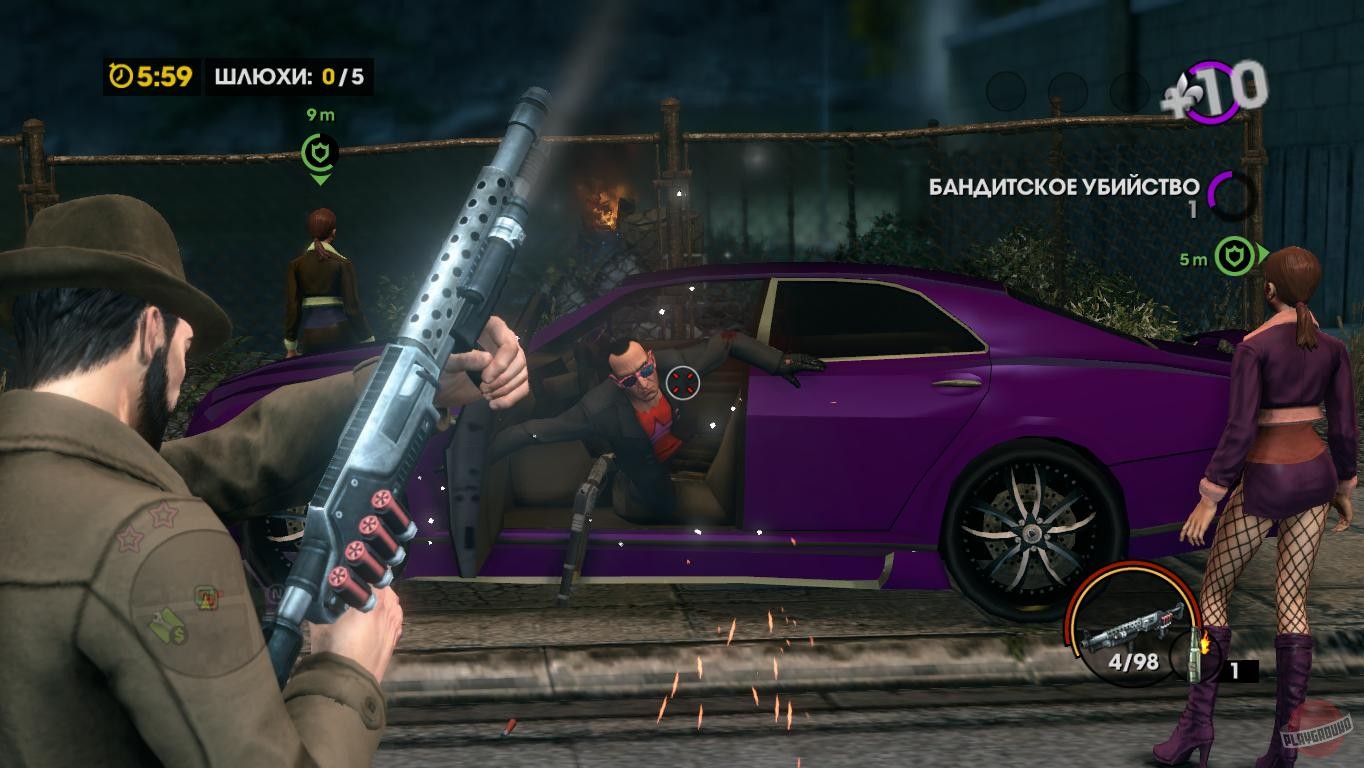Viewport: 1364px width, 768px height.
Task: Click the green shield marker labeled 5m
Action: pyautogui.click(x=1233, y=254)
